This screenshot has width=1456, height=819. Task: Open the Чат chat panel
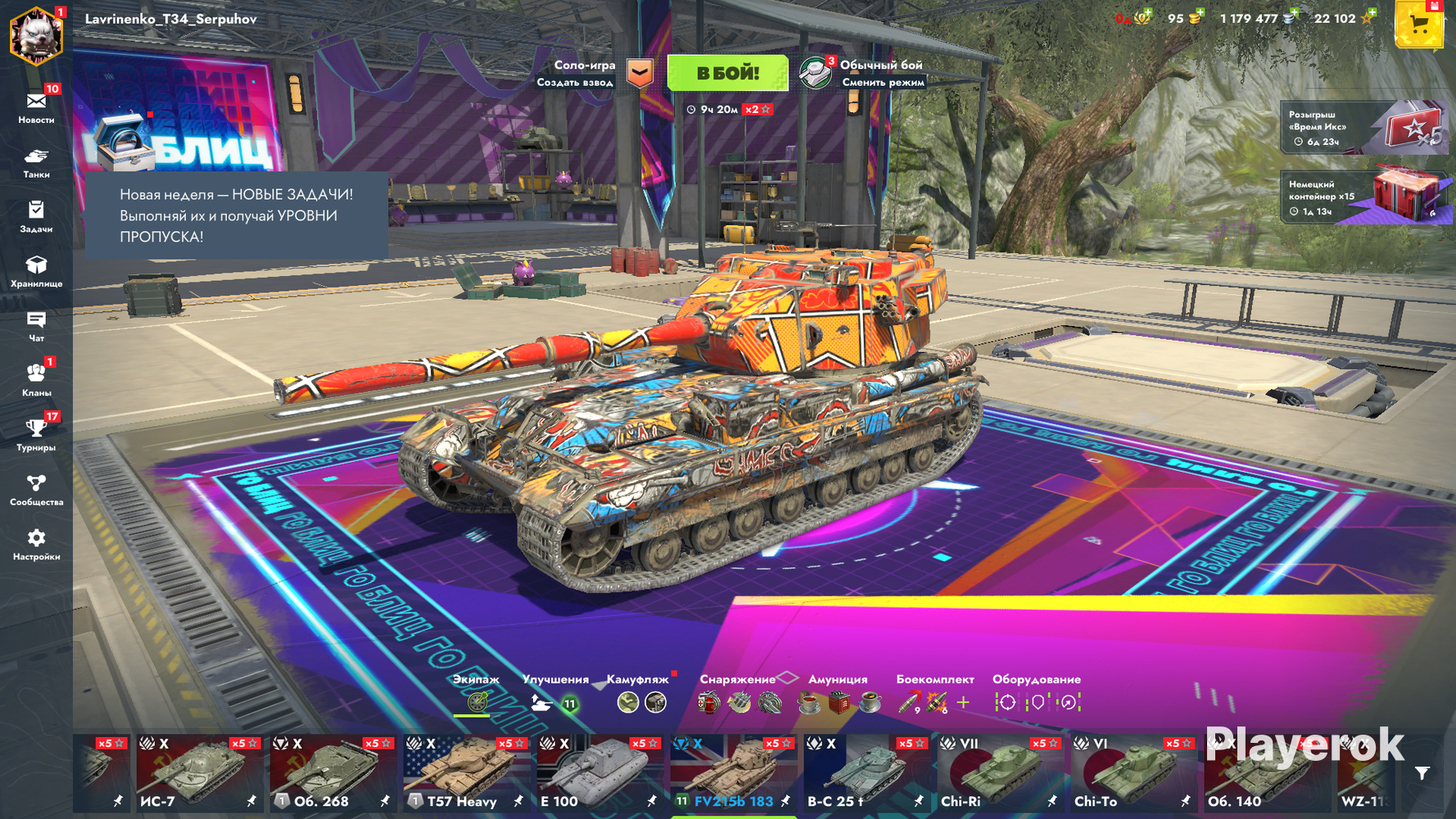click(36, 326)
